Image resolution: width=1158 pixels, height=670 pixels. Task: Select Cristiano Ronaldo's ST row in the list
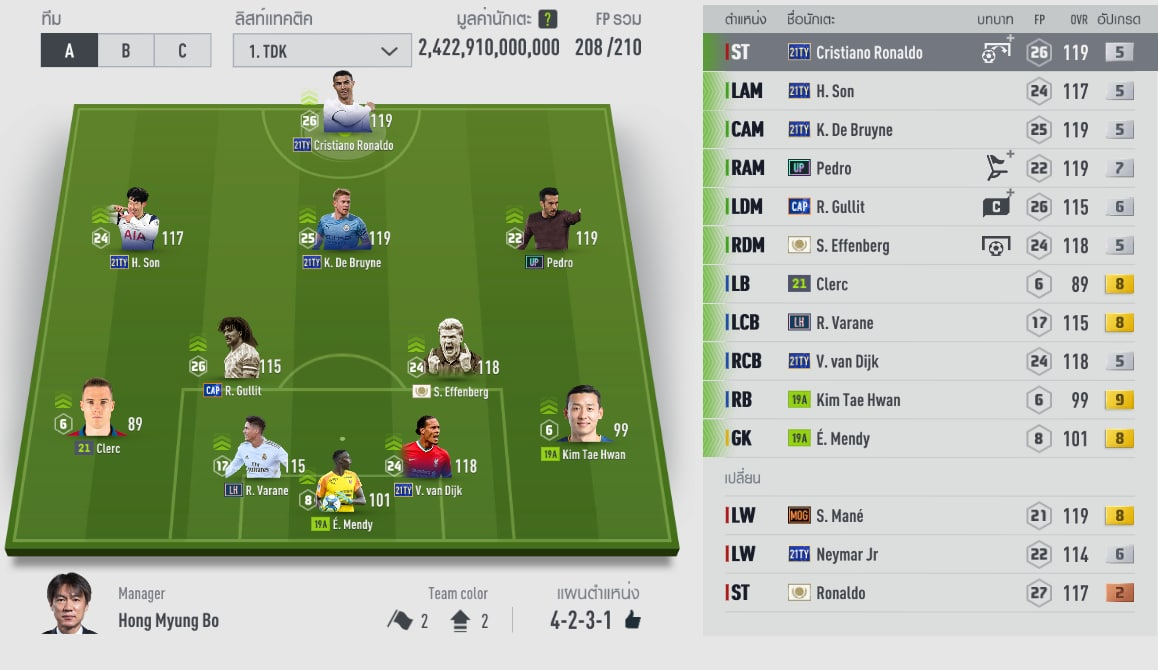click(930, 52)
